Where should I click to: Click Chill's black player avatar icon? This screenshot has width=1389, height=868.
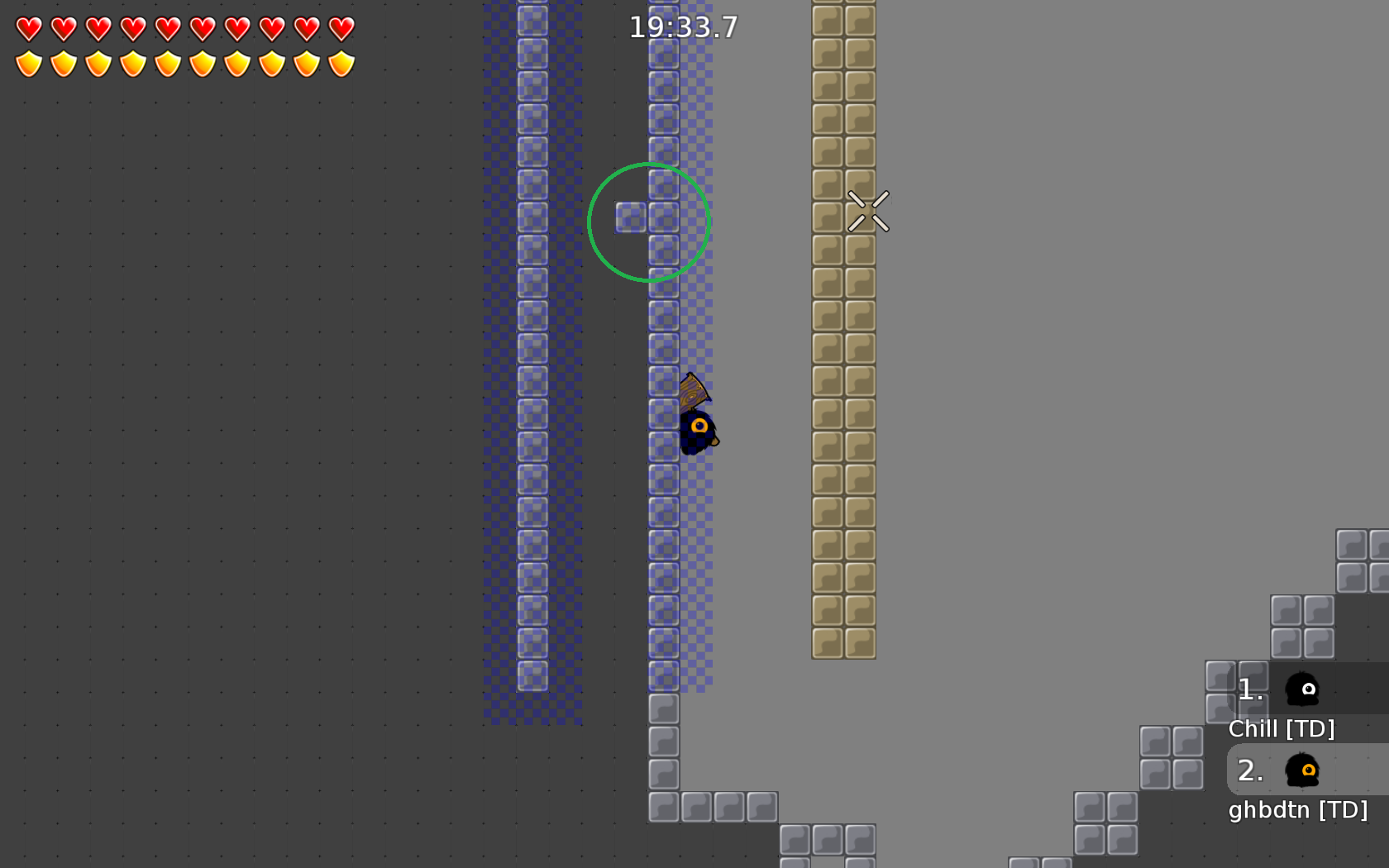click(1303, 689)
